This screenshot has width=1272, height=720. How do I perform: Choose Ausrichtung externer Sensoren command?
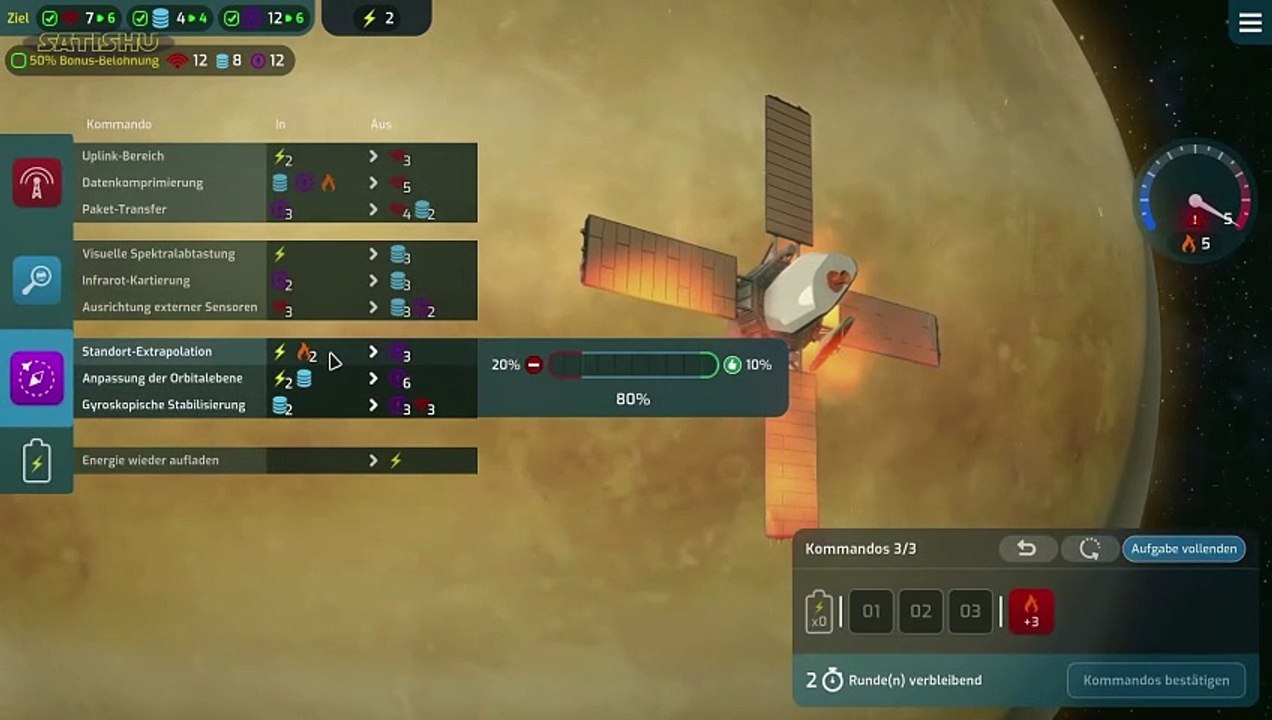click(169, 307)
